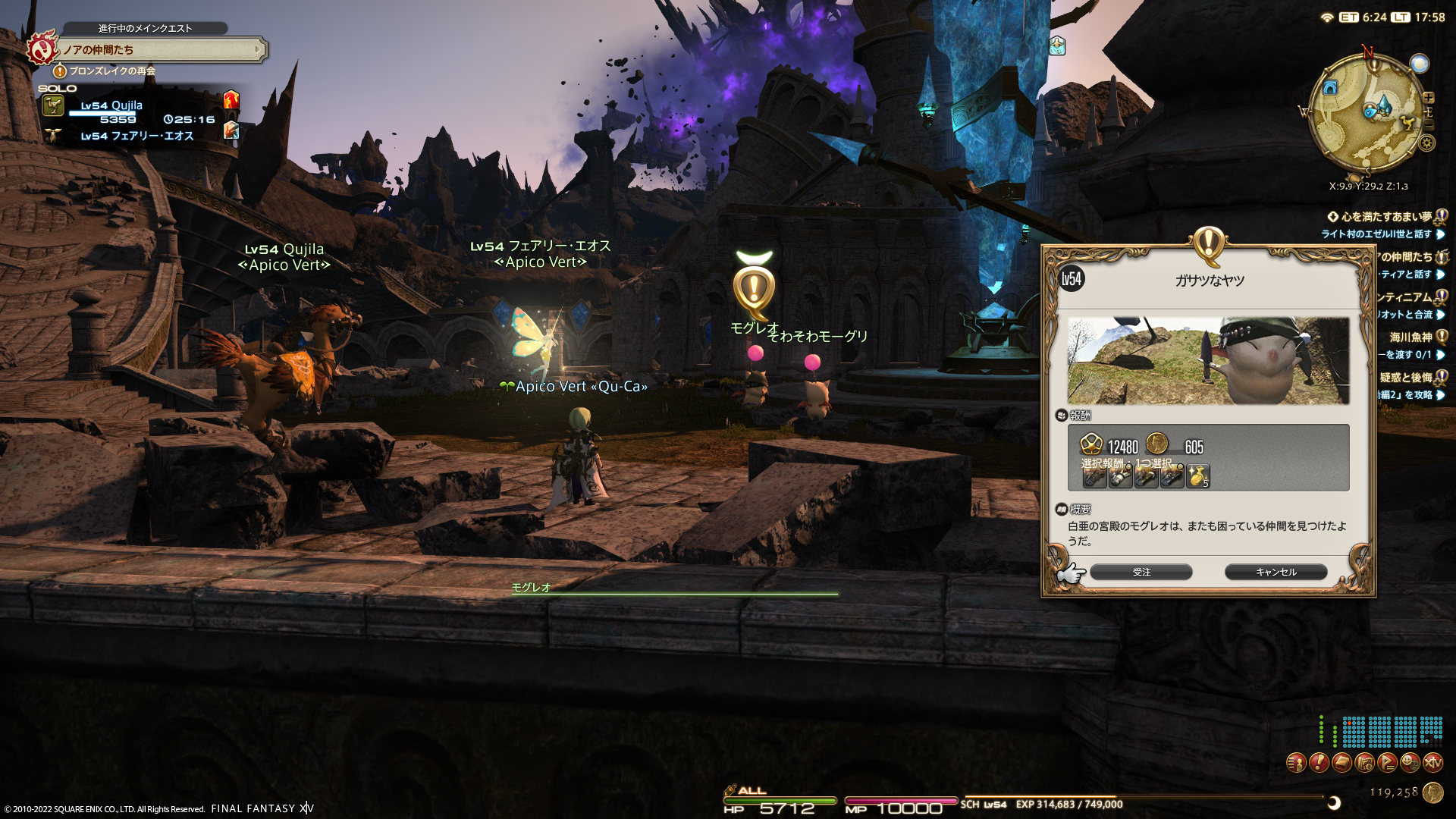
Task: Select フェアリー・エオス in the party list
Action: tap(136, 136)
